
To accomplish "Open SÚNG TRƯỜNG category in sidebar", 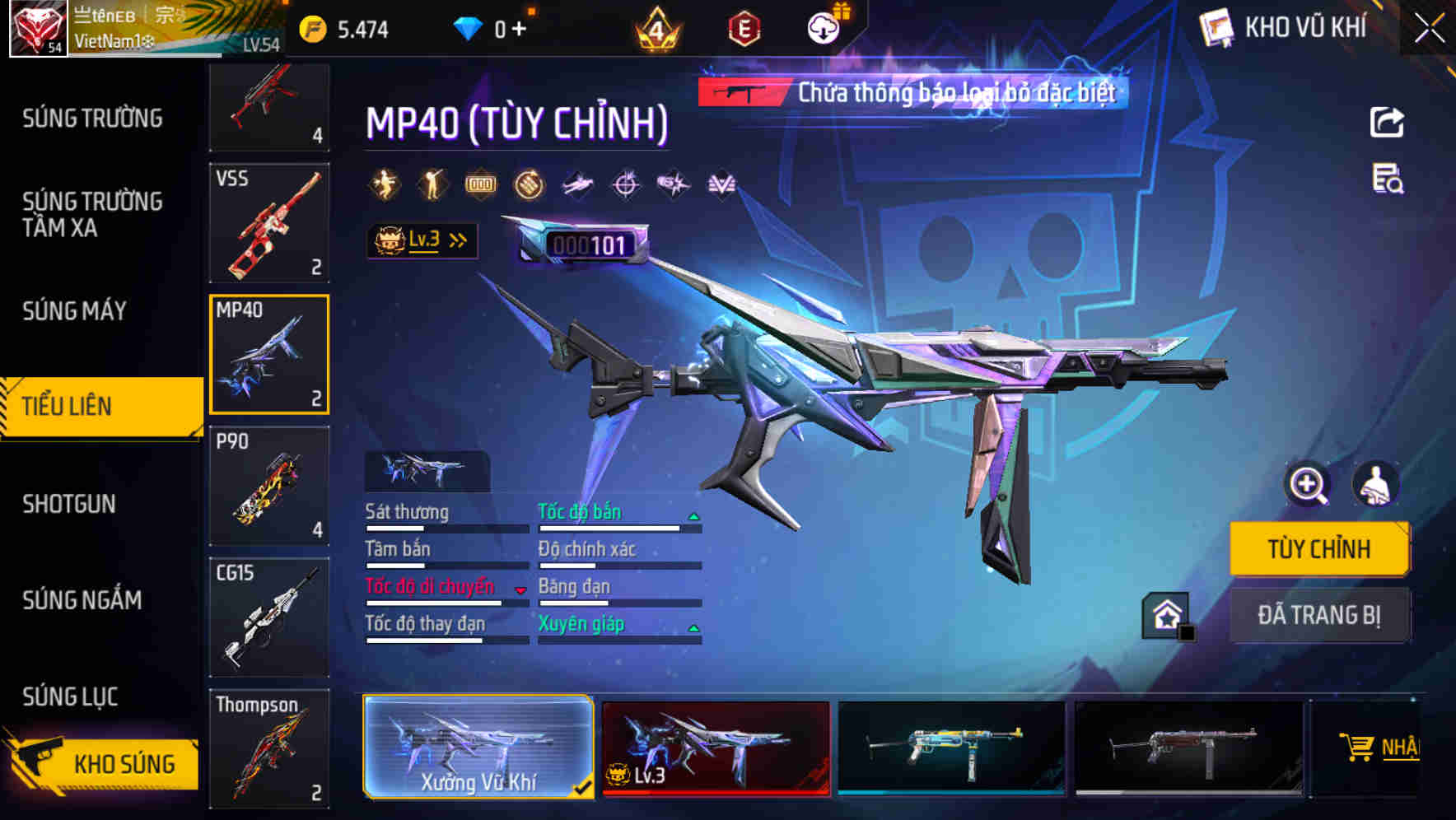I will [x=91, y=118].
